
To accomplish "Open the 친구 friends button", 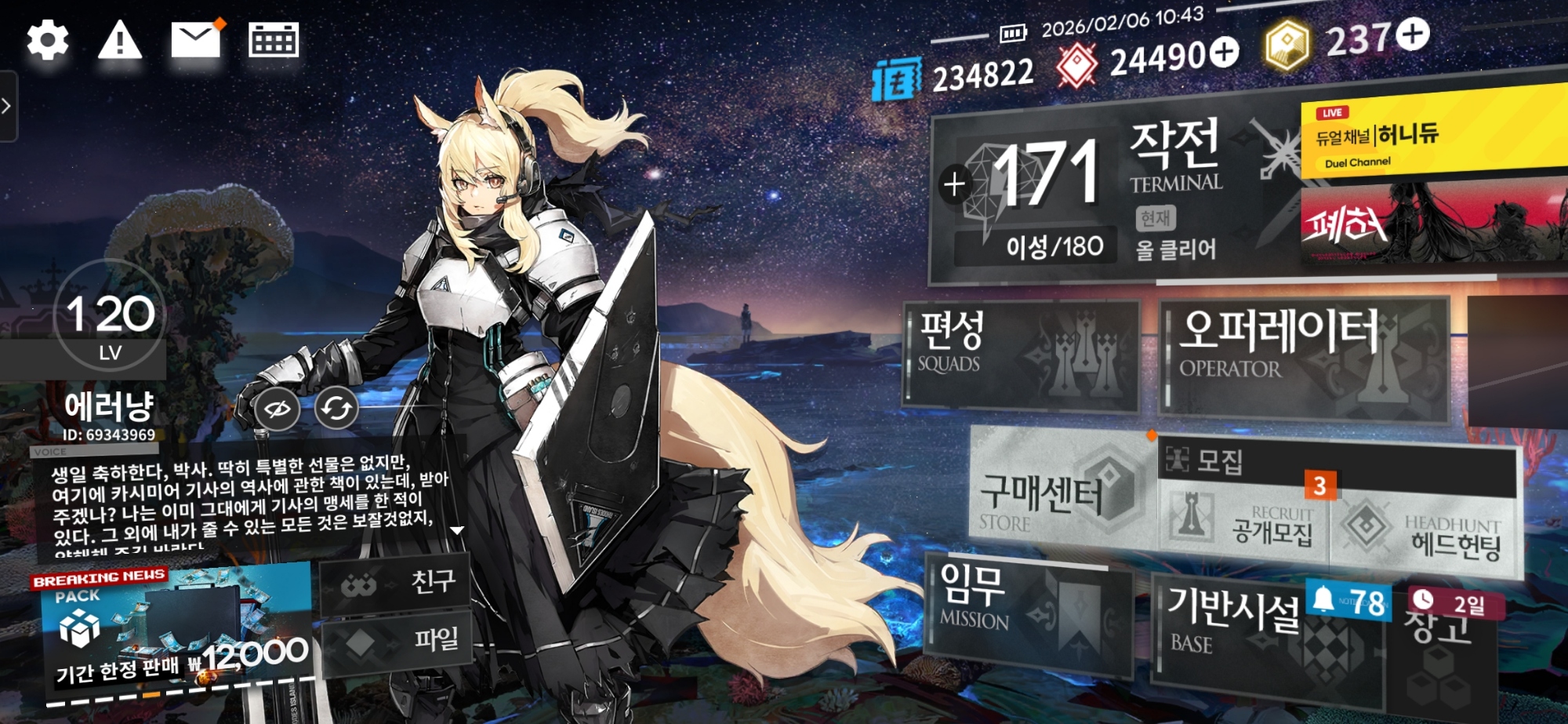I will point(396,582).
